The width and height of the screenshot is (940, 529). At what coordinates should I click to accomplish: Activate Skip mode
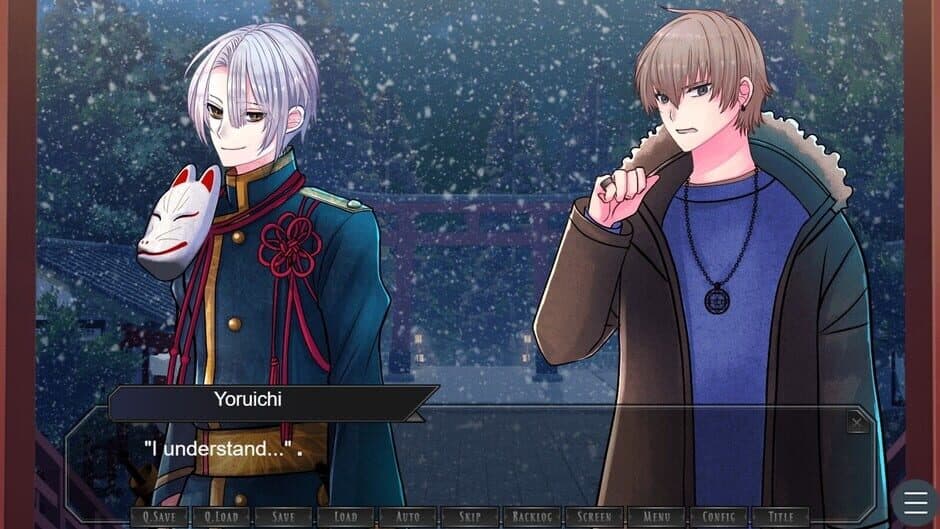click(x=469, y=517)
